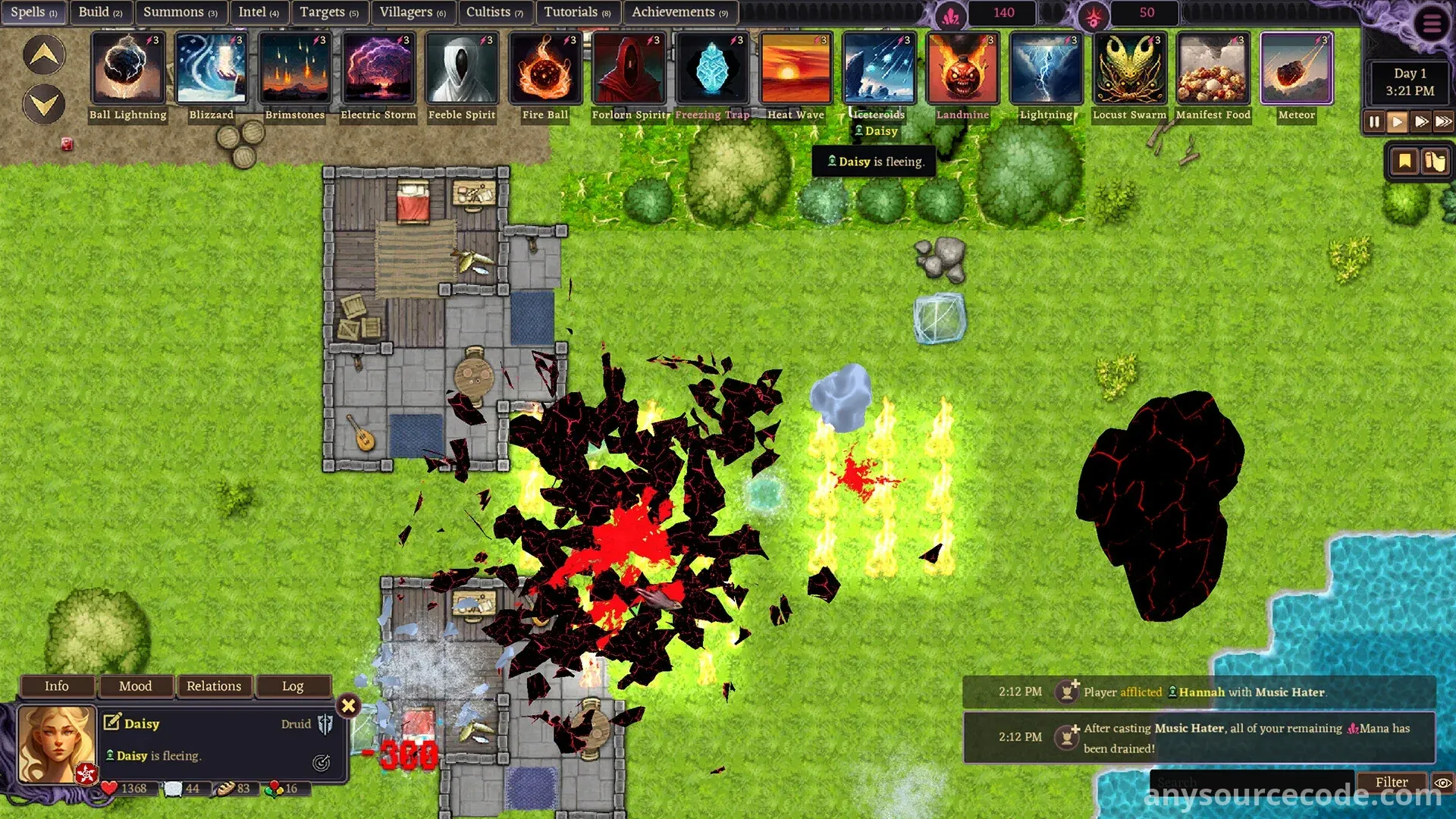Select the Ball Lightning spell
This screenshot has height=819, width=1456.
click(x=127, y=69)
